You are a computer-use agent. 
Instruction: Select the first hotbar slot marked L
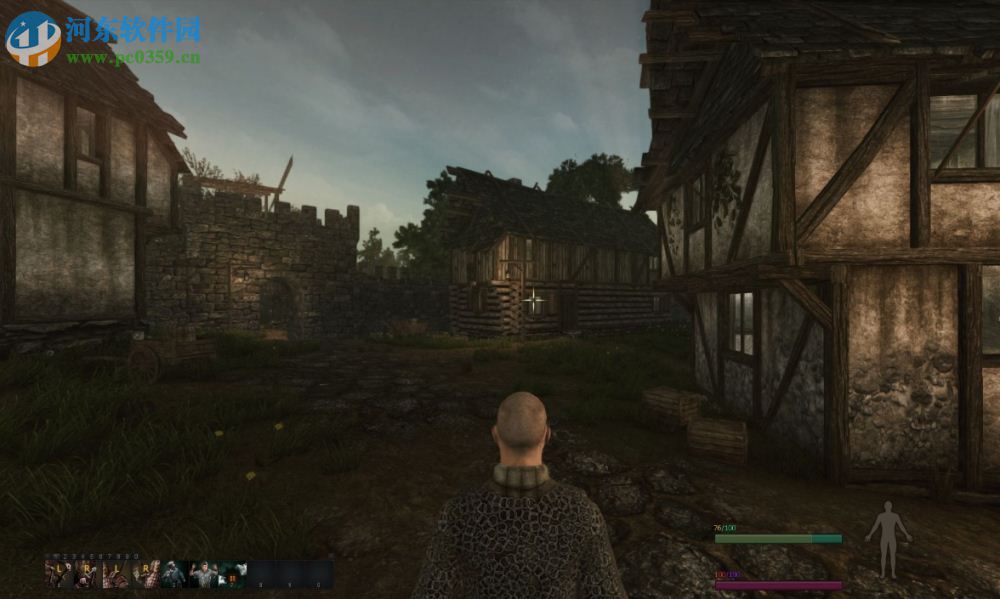coord(58,573)
